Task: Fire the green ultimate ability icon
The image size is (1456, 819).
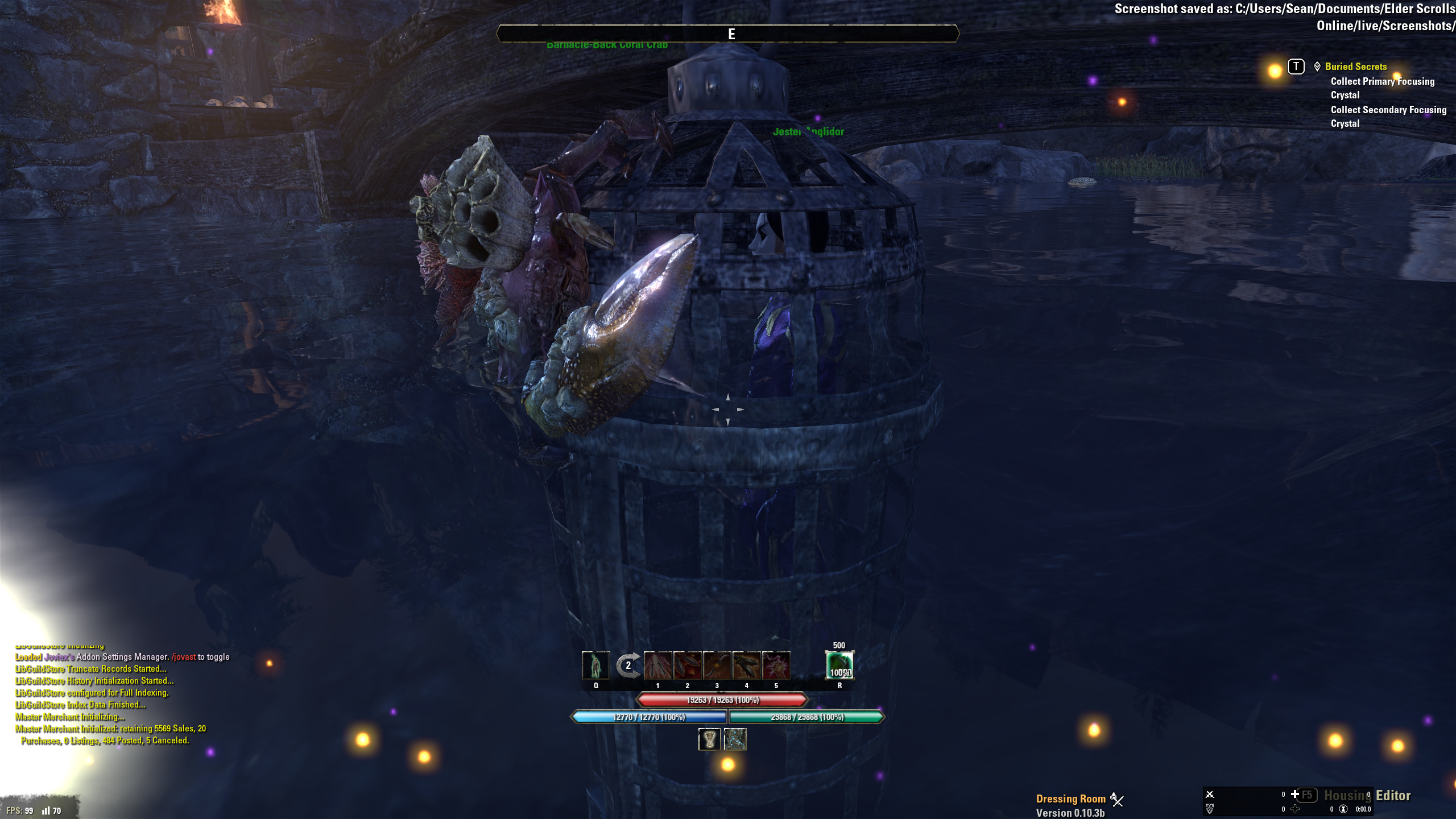Action: [839, 665]
